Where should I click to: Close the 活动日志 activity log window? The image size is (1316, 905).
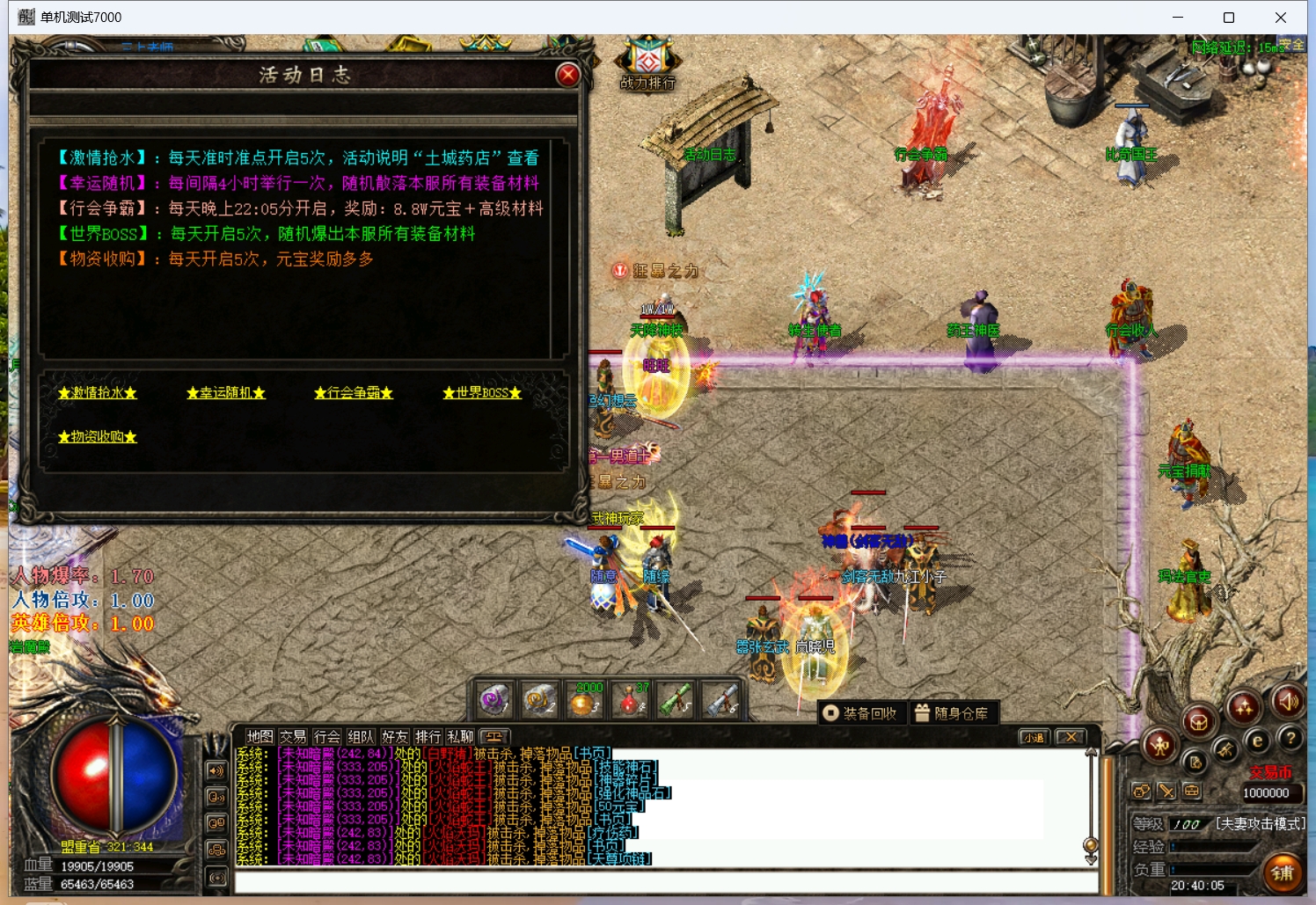(x=567, y=75)
